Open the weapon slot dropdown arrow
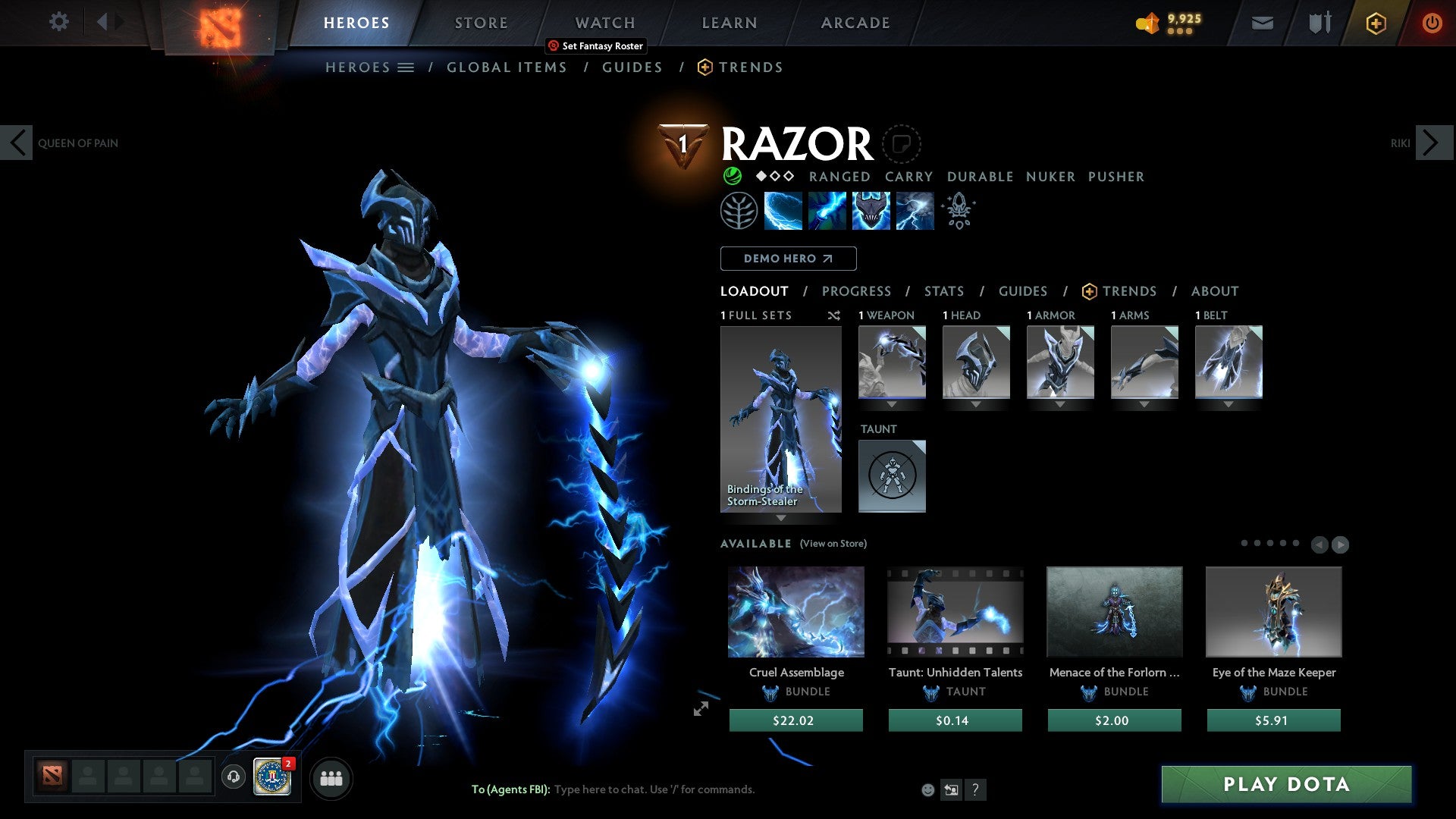Viewport: 1456px width, 819px height. click(x=892, y=404)
